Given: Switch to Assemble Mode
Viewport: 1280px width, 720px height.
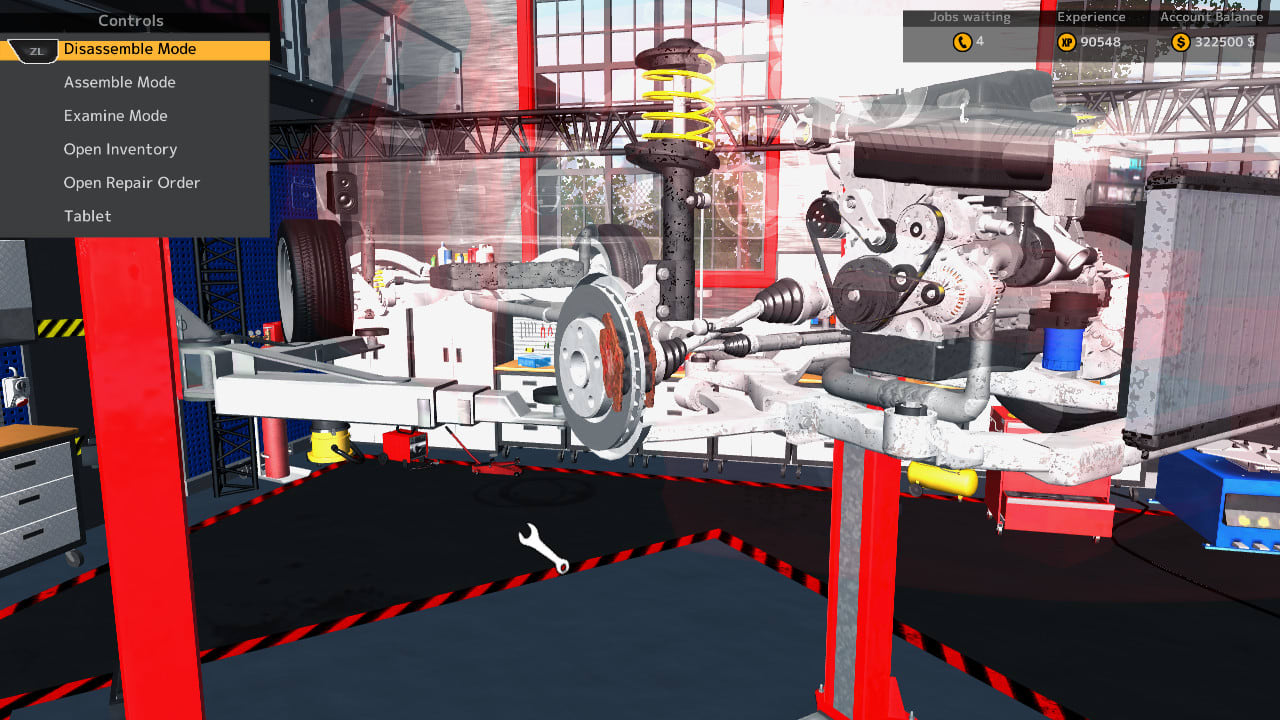Looking at the screenshot, I should click(x=119, y=82).
